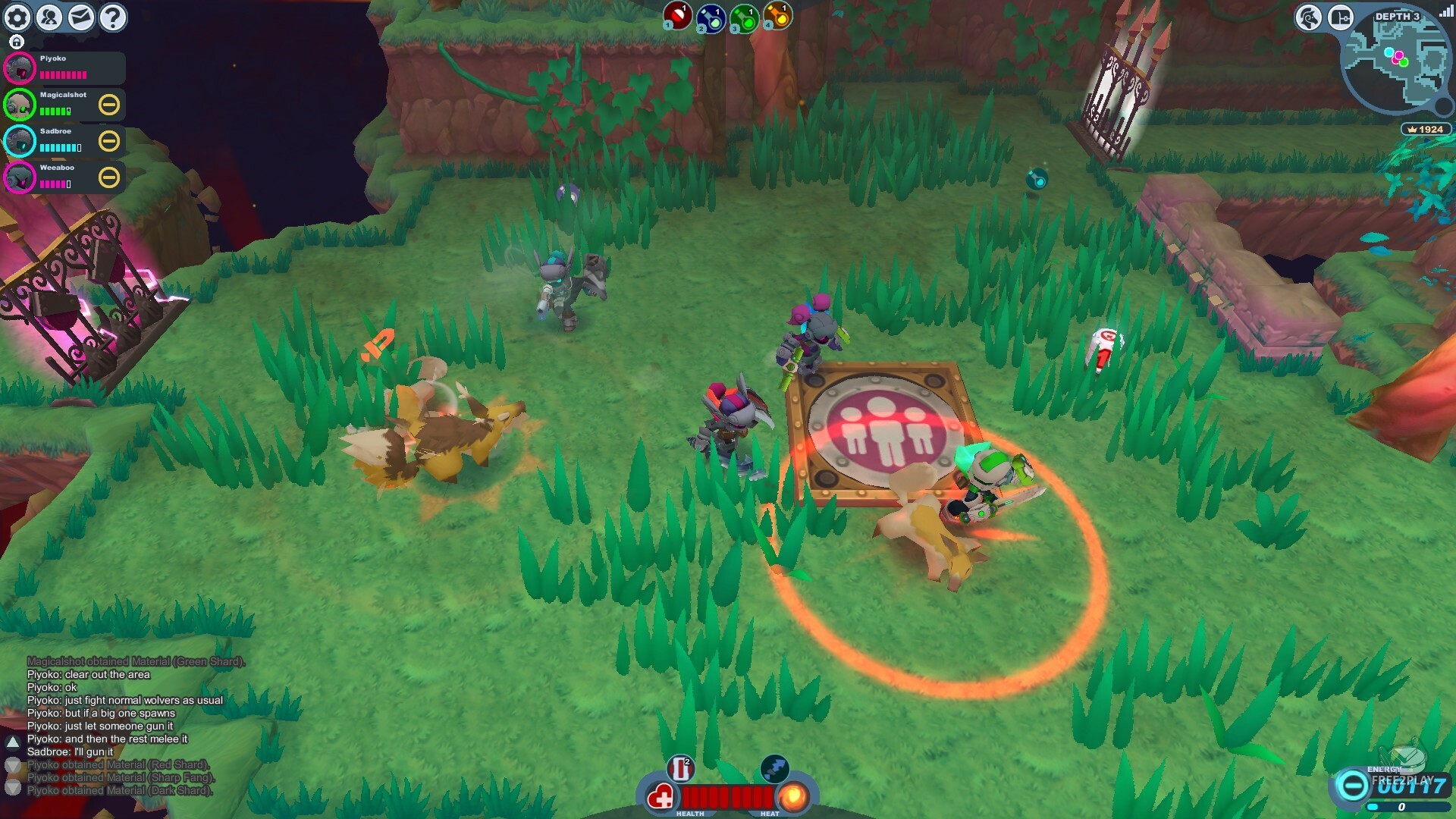Viewport: 1456px width, 819px height.
Task: Mute party member Magicalshot
Action: 109,105
